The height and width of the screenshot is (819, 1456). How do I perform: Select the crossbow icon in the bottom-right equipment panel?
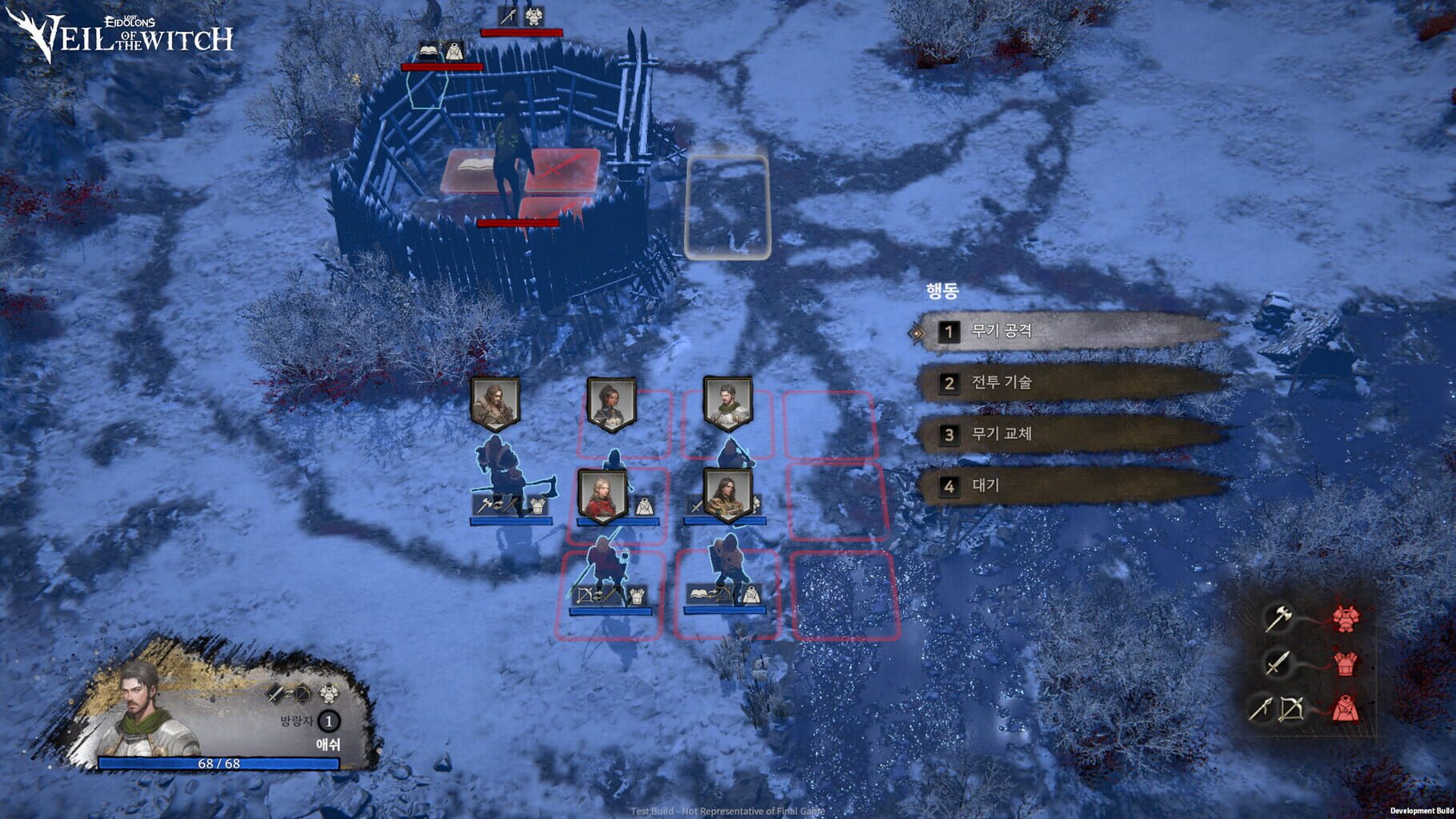[1292, 709]
